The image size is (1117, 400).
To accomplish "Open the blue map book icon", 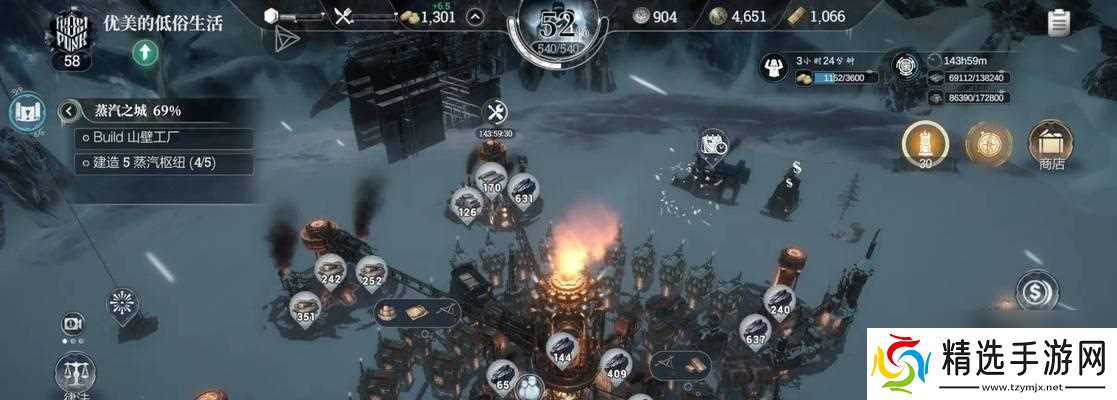I will [x=27, y=111].
